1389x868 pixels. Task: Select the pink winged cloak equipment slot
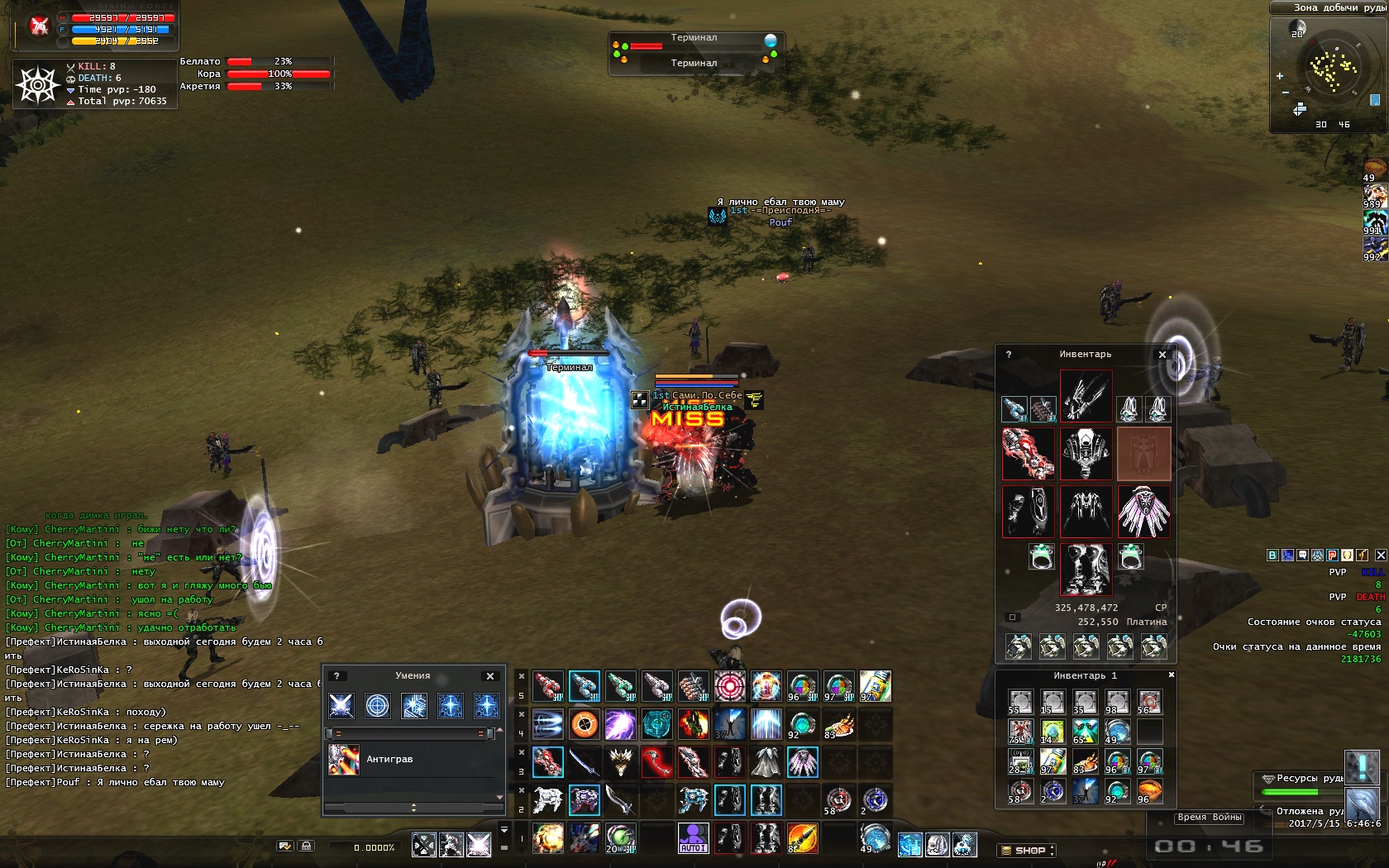1143,511
